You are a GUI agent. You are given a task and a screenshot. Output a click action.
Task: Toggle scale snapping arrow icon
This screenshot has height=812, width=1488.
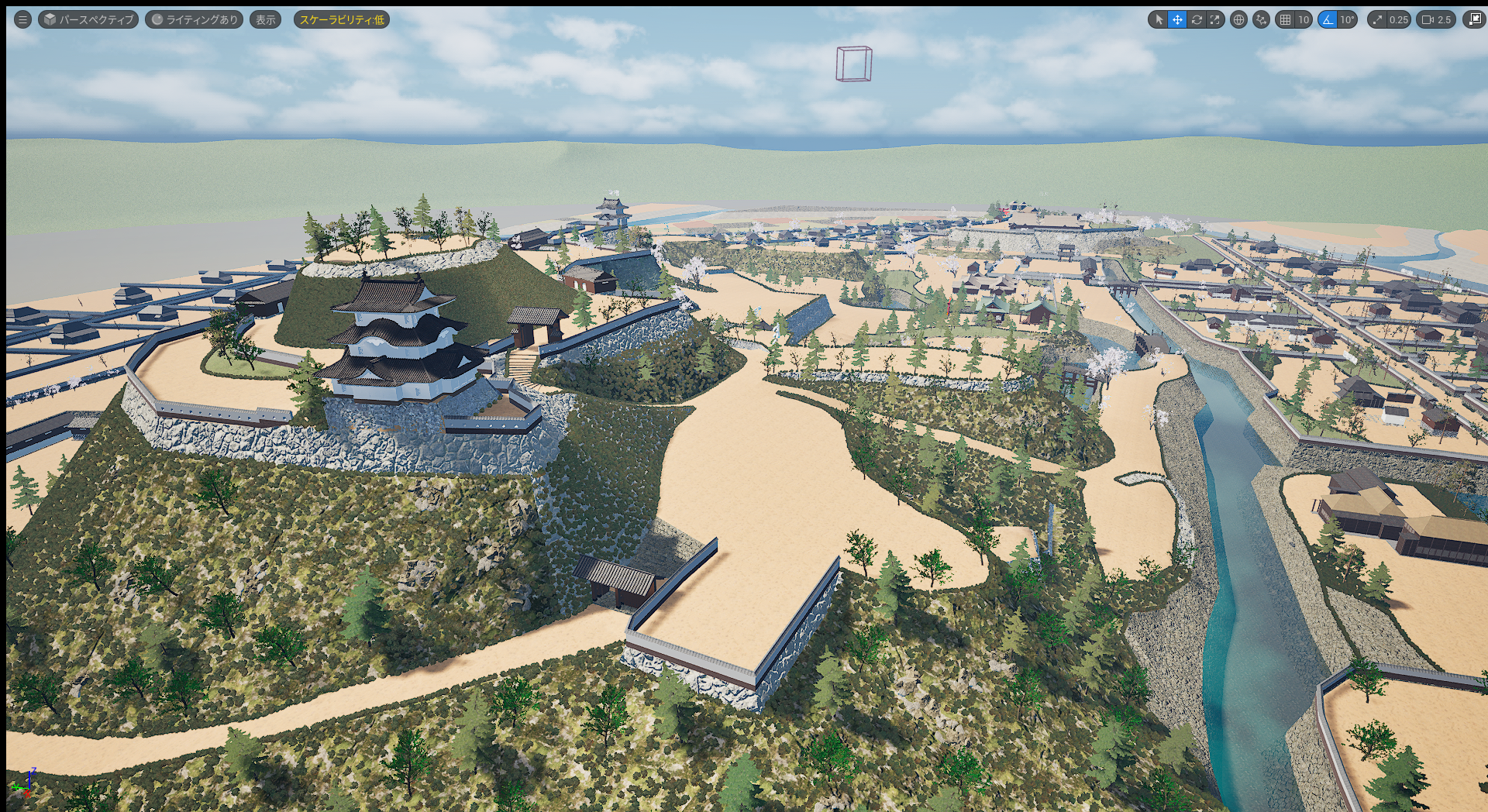(1377, 19)
